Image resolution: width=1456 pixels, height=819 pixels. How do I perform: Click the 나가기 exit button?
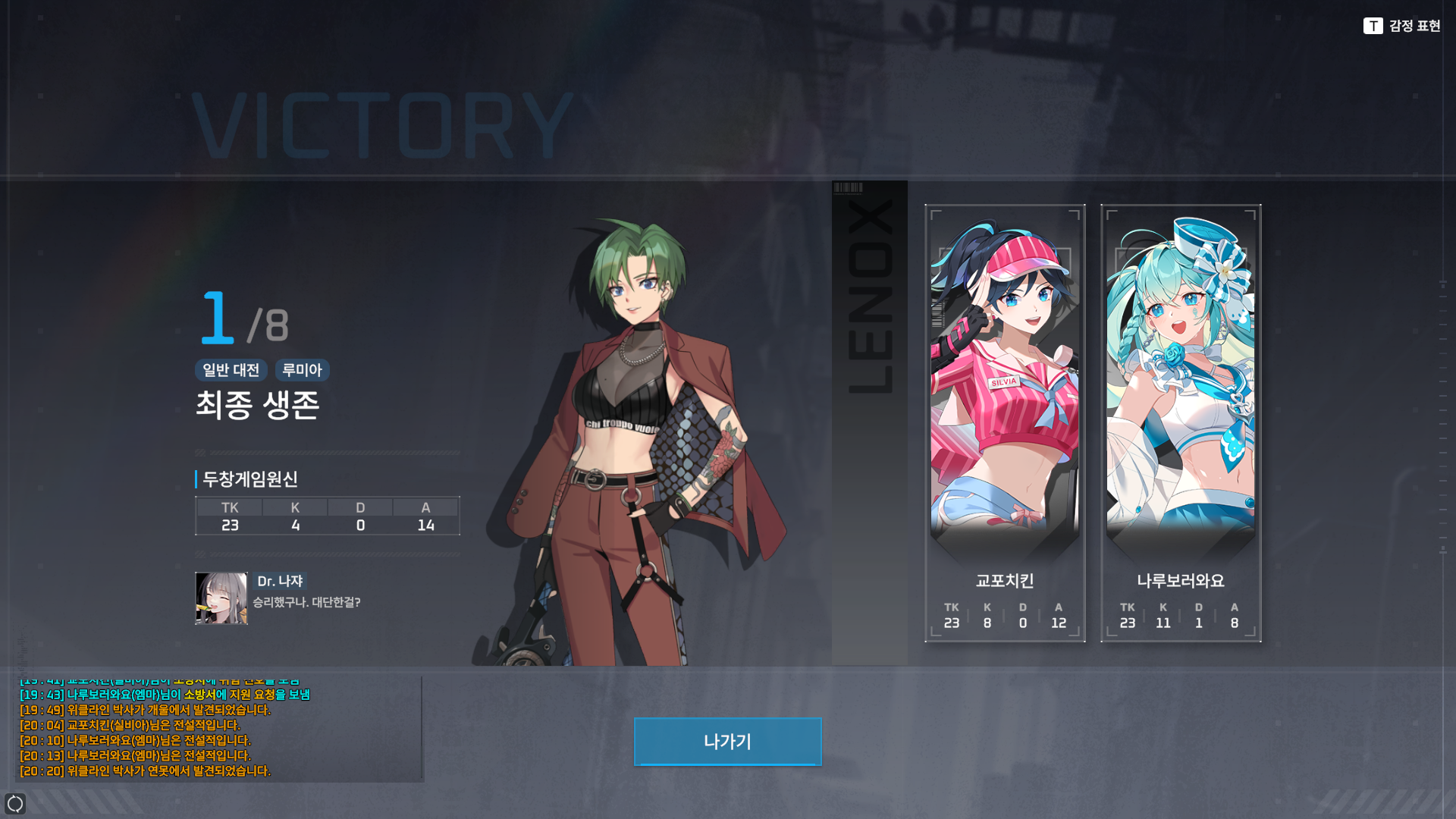727,742
